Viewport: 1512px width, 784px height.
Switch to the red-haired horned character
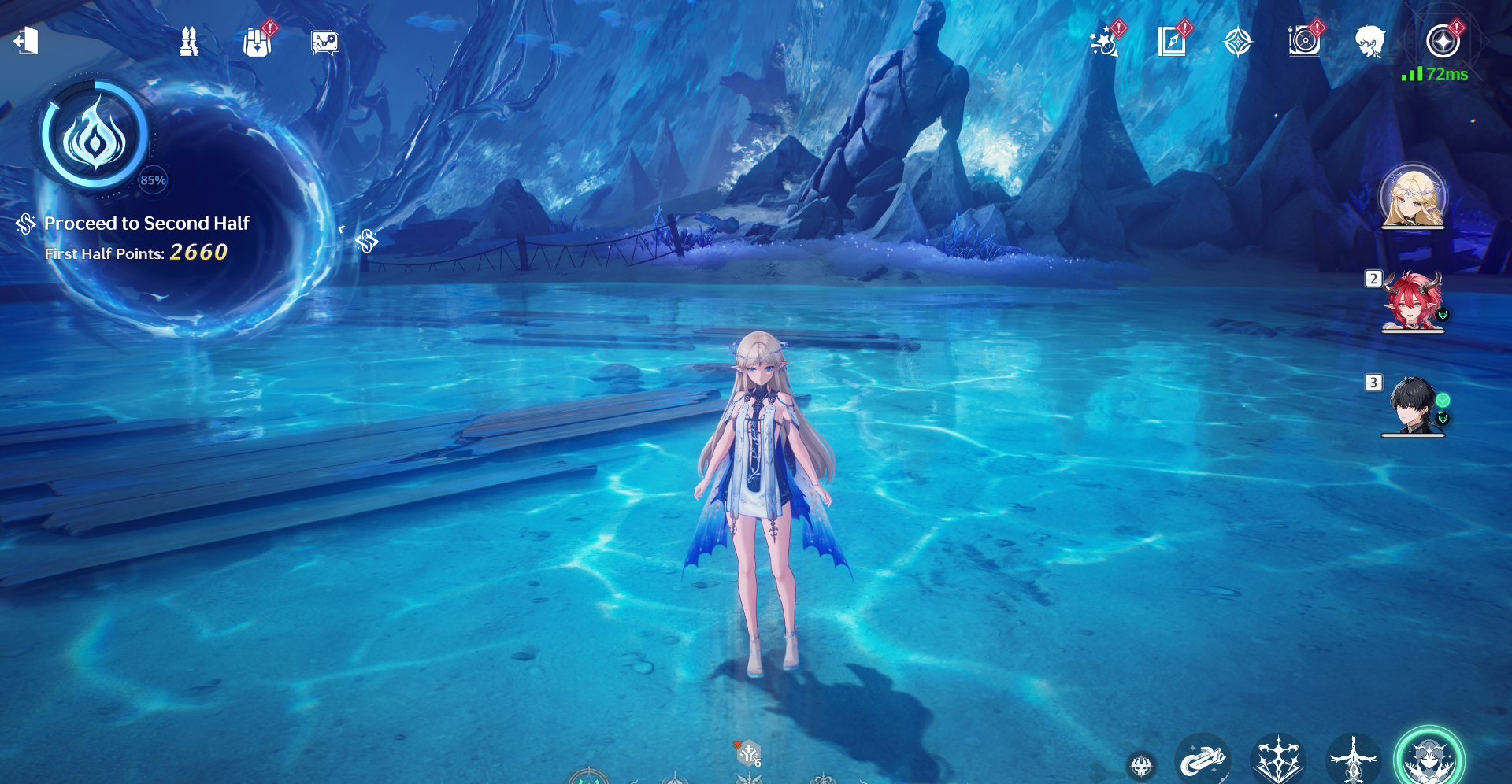[x=1413, y=302]
